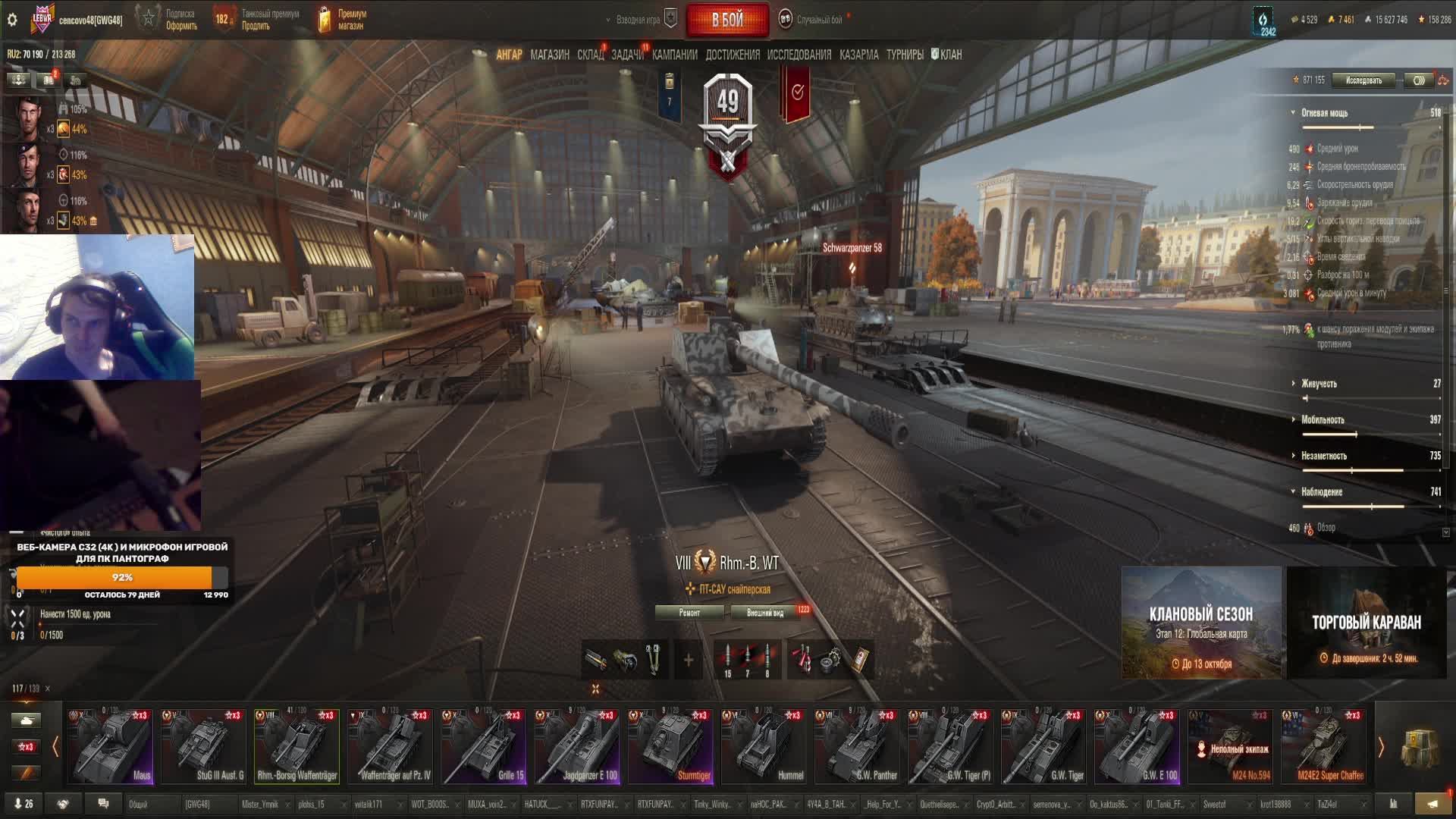Screen dimensions: 1456x819
Task: Switch to the СКЛАД tab
Action: (590, 55)
